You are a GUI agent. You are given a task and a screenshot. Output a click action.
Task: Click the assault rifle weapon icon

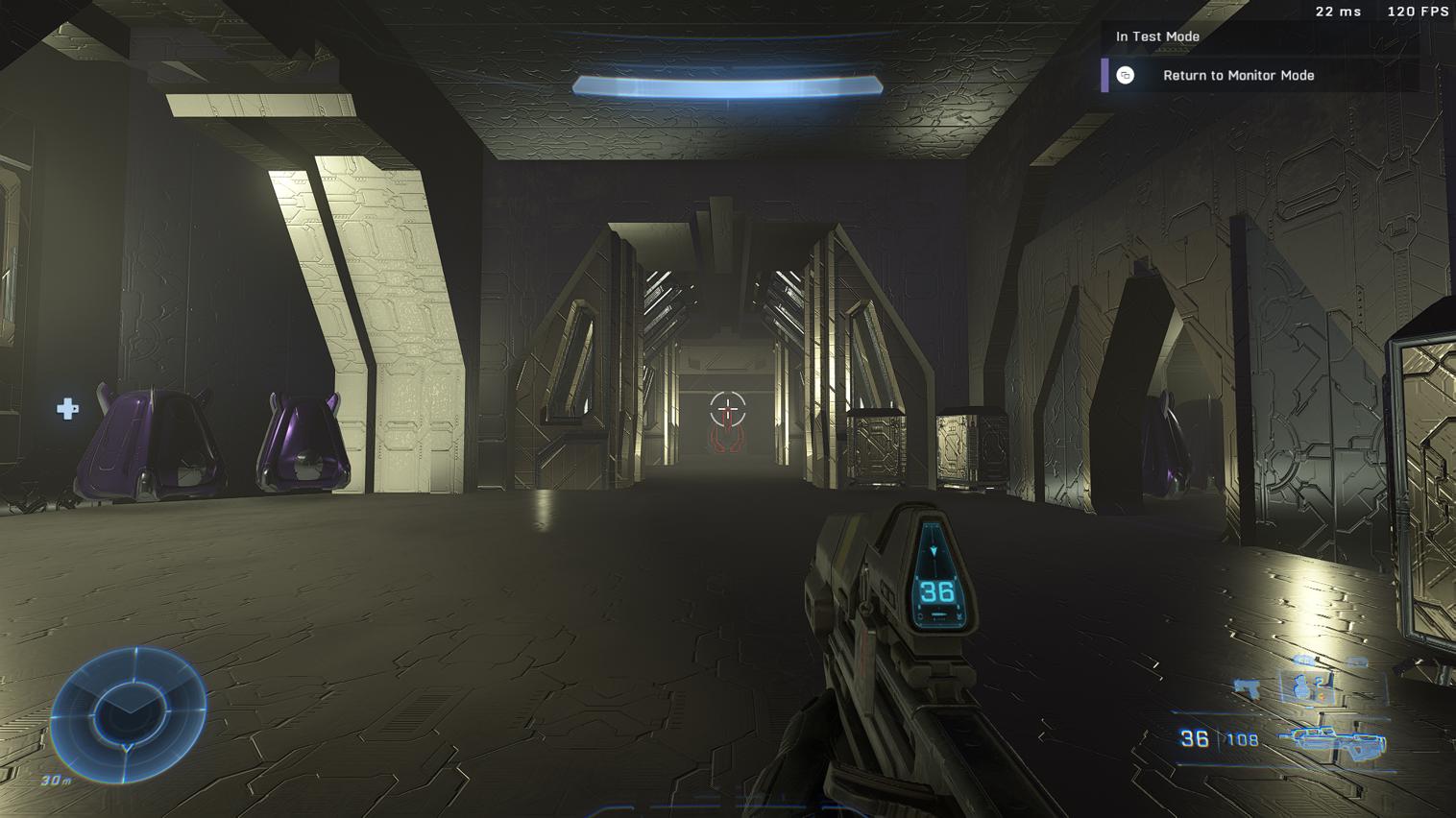click(1334, 741)
